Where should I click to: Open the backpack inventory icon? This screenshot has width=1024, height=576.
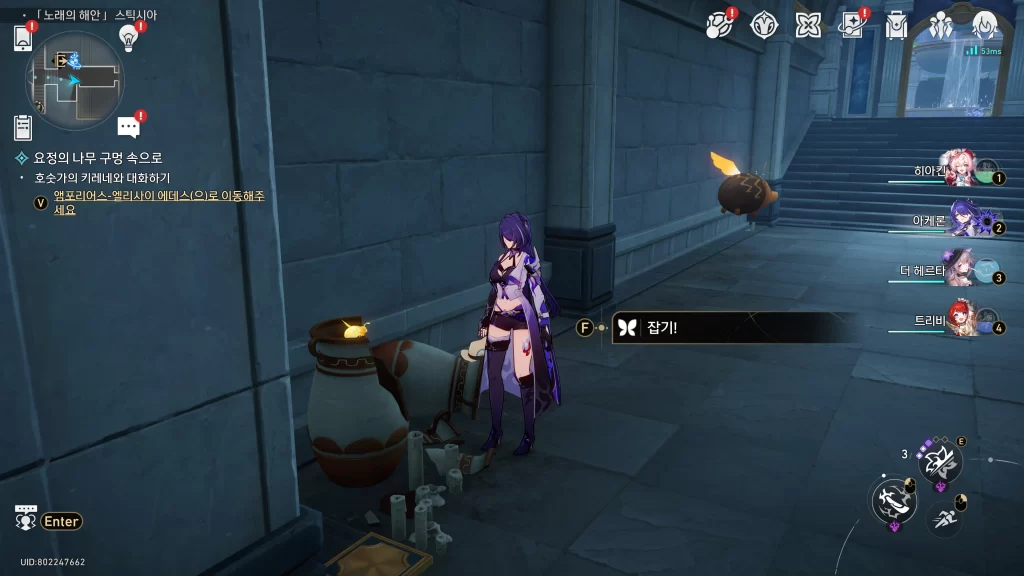click(896, 26)
